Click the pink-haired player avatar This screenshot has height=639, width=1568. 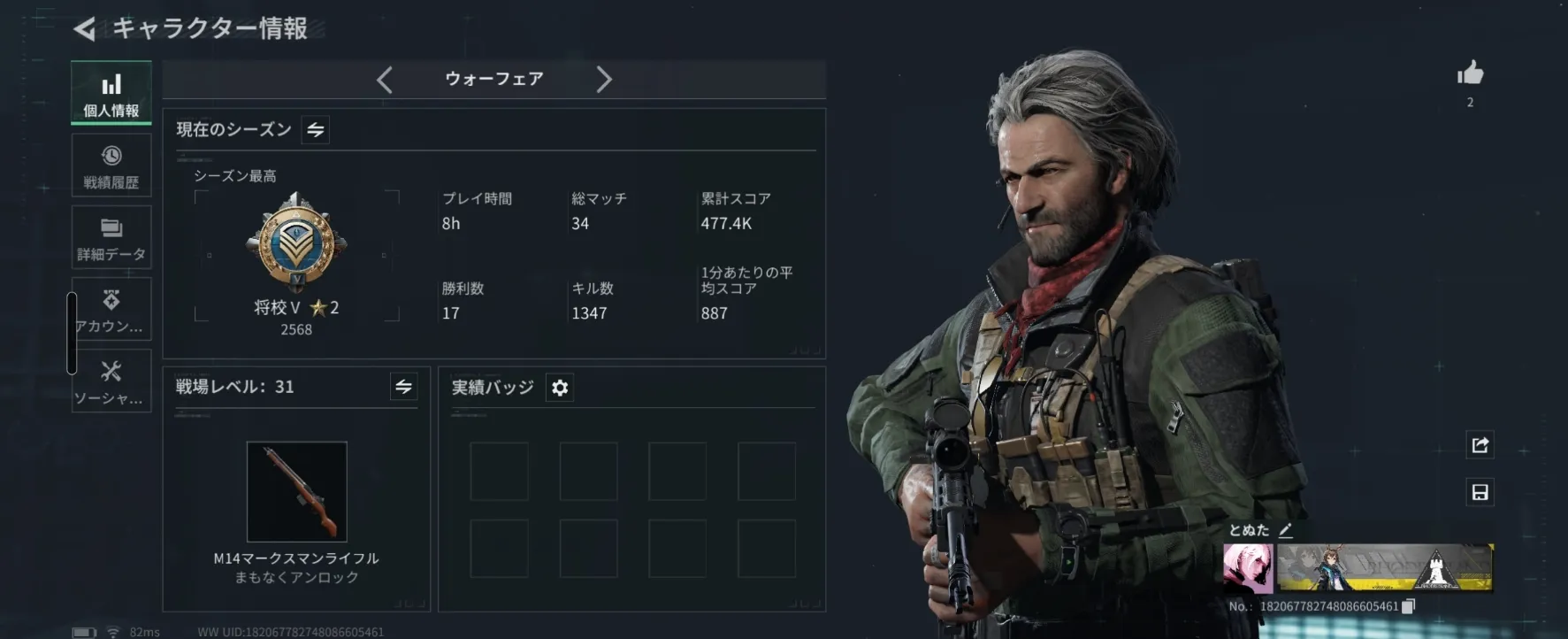click(x=1248, y=568)
